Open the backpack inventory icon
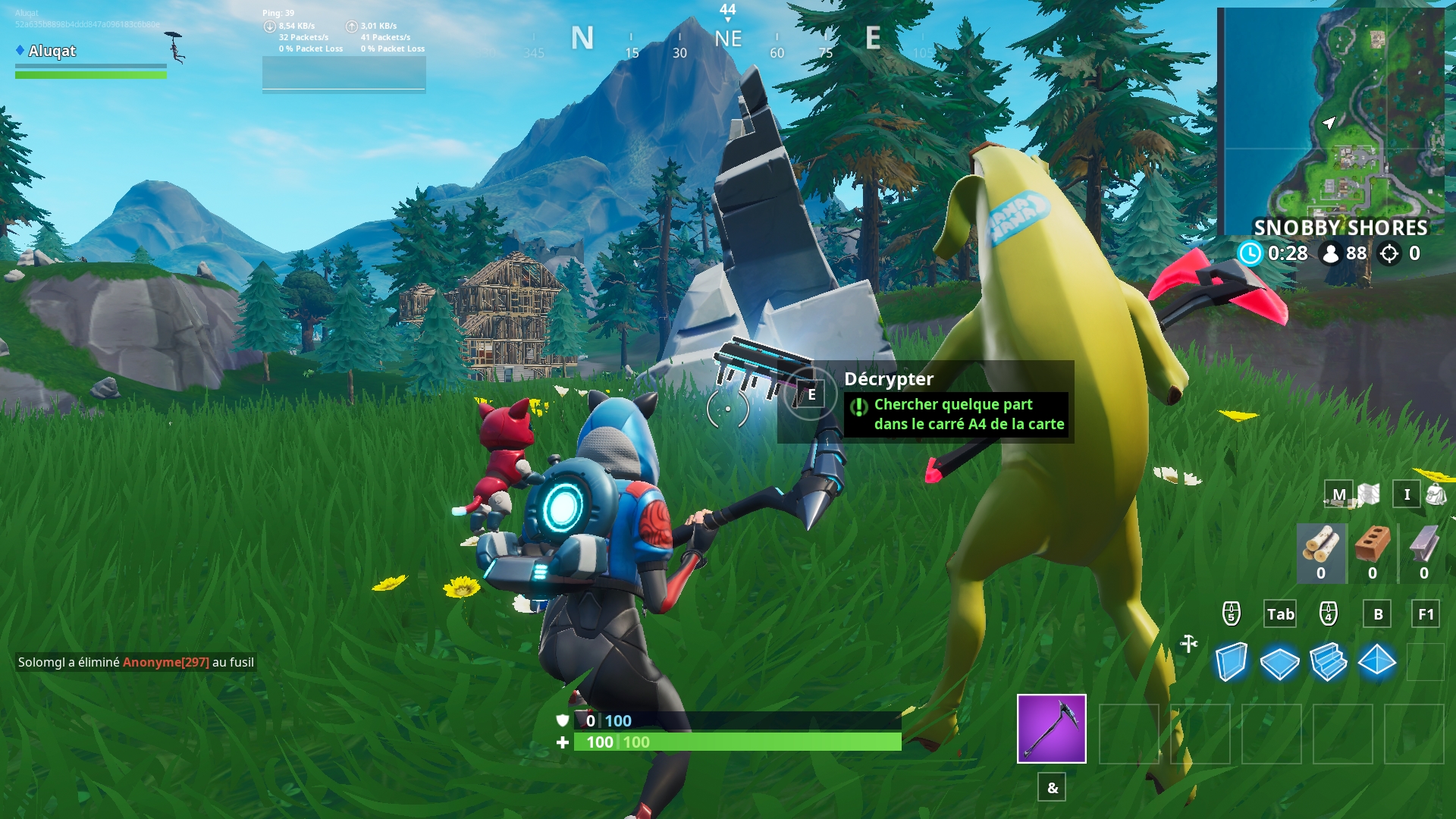 (x=1436, y=494)
